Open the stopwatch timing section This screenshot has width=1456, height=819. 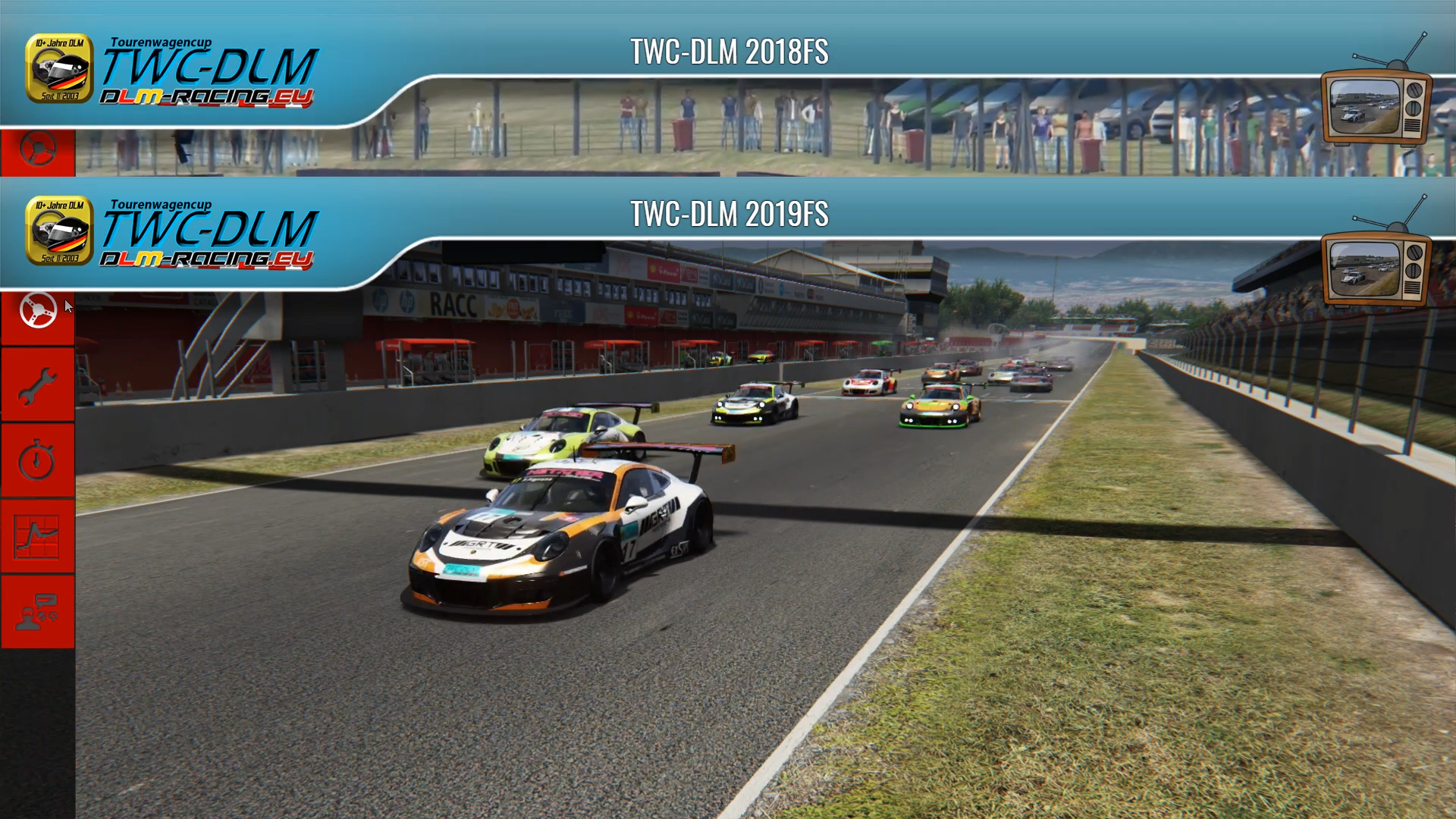point(38,461)
